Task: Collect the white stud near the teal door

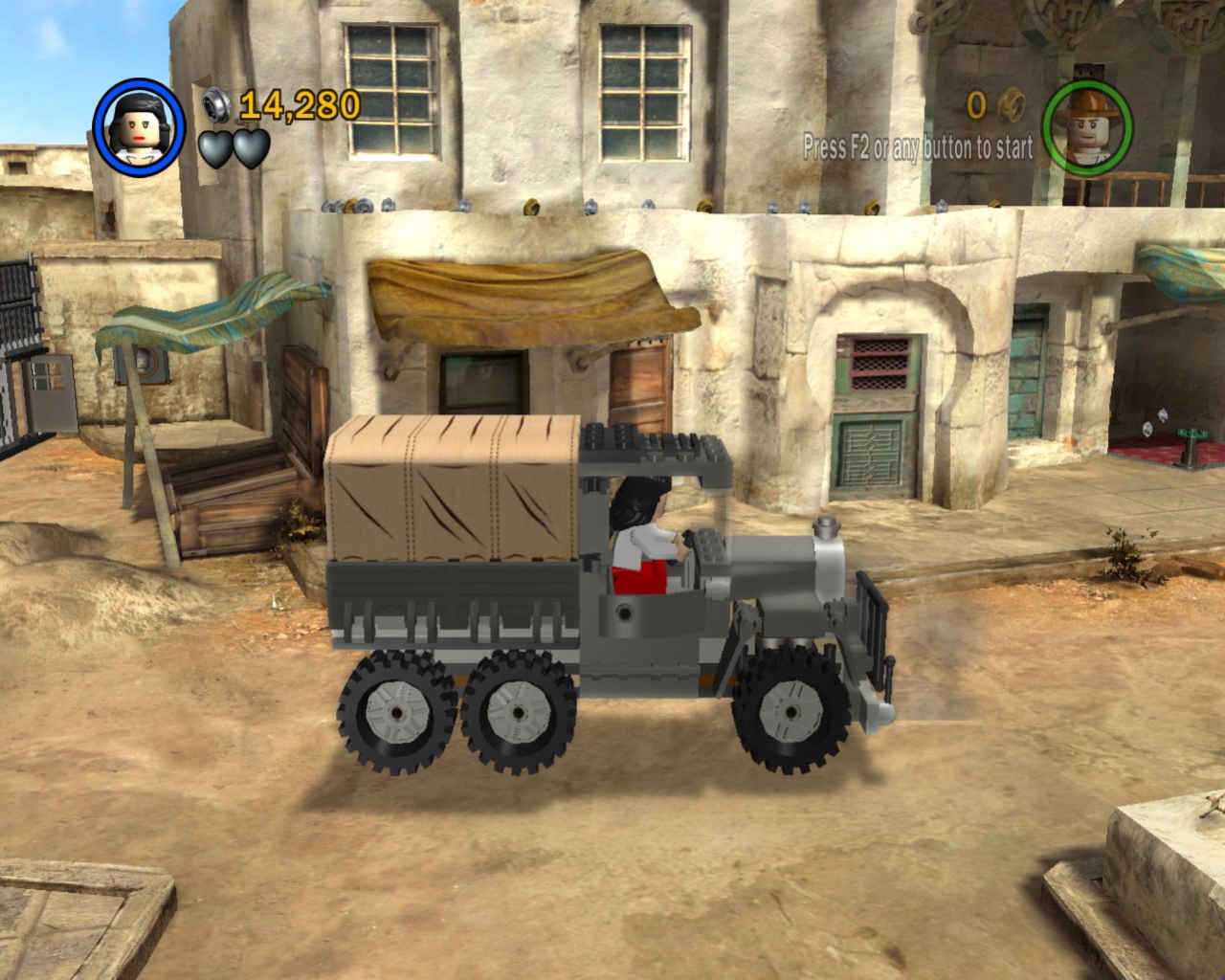Action: coord(1147,429)
